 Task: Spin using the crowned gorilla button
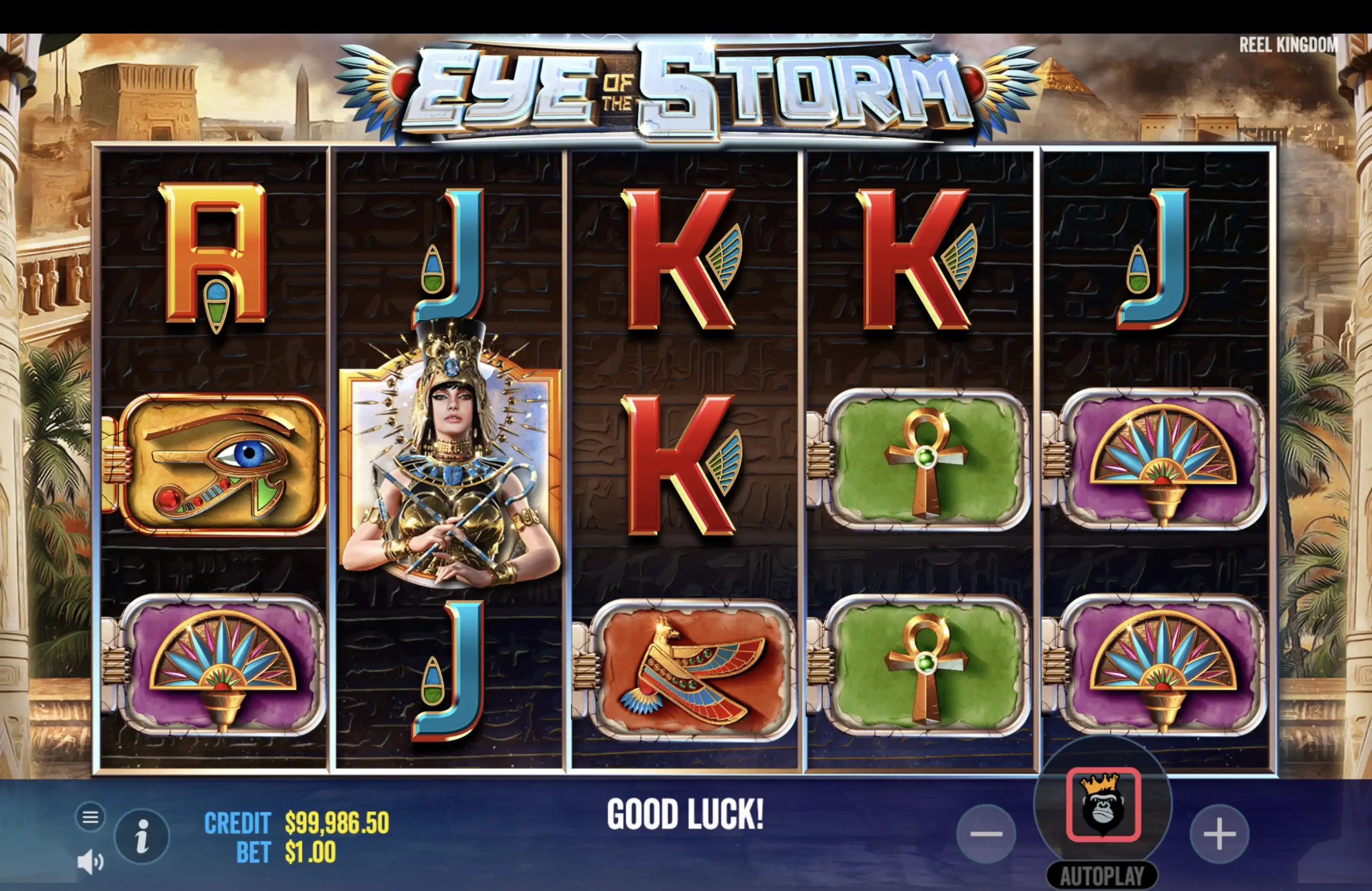[1103, 804]
